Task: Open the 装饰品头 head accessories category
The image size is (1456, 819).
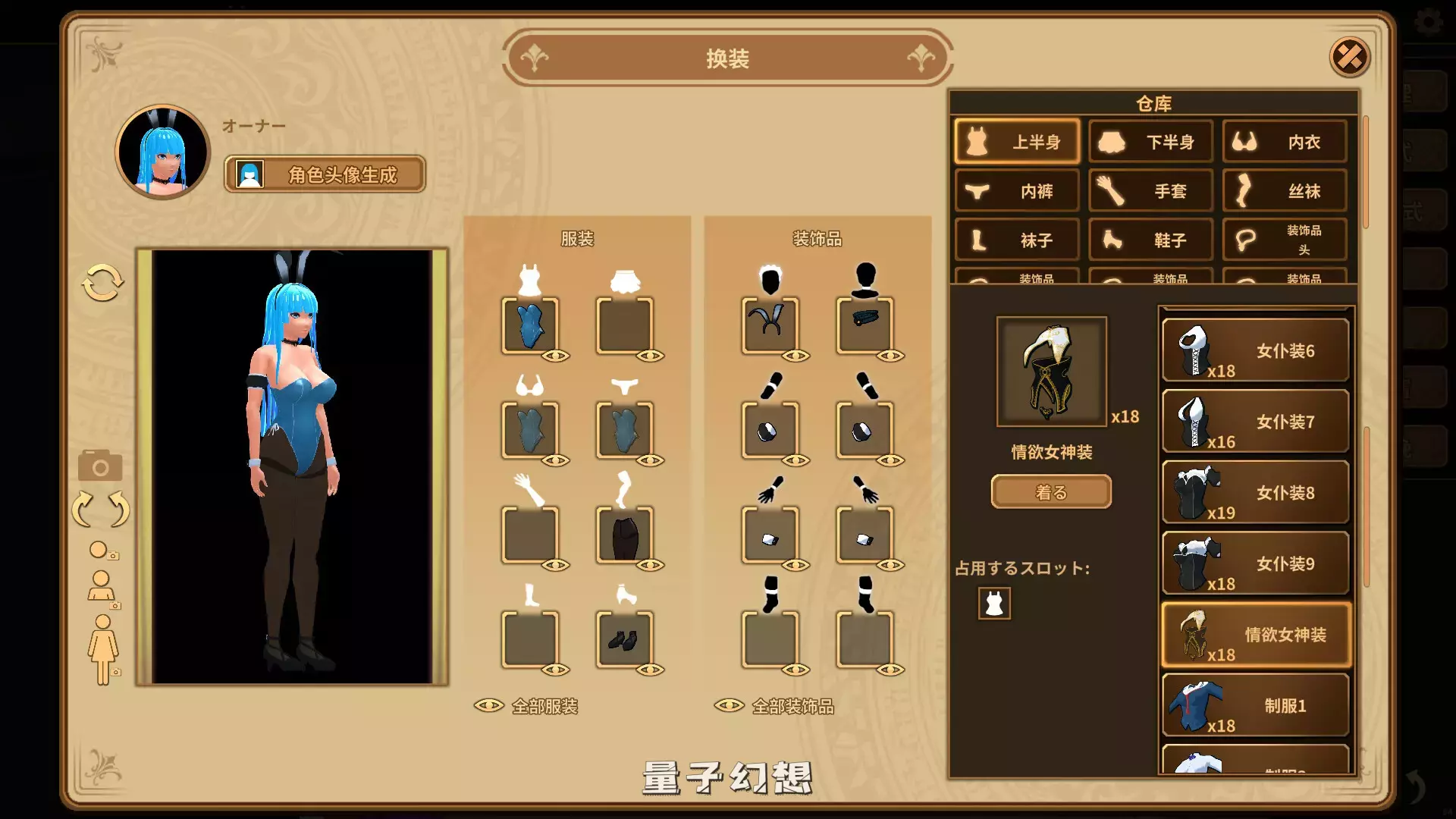Action: click(x=1284, y=239)
